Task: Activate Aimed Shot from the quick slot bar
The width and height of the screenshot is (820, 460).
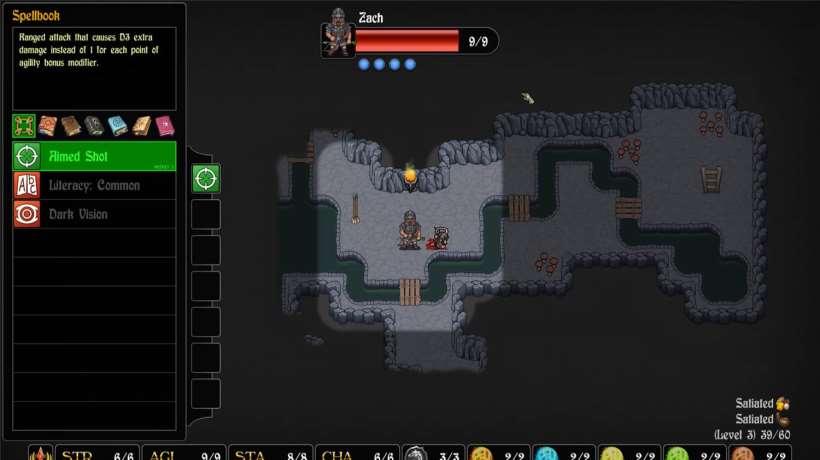Action: click(206, 179)
